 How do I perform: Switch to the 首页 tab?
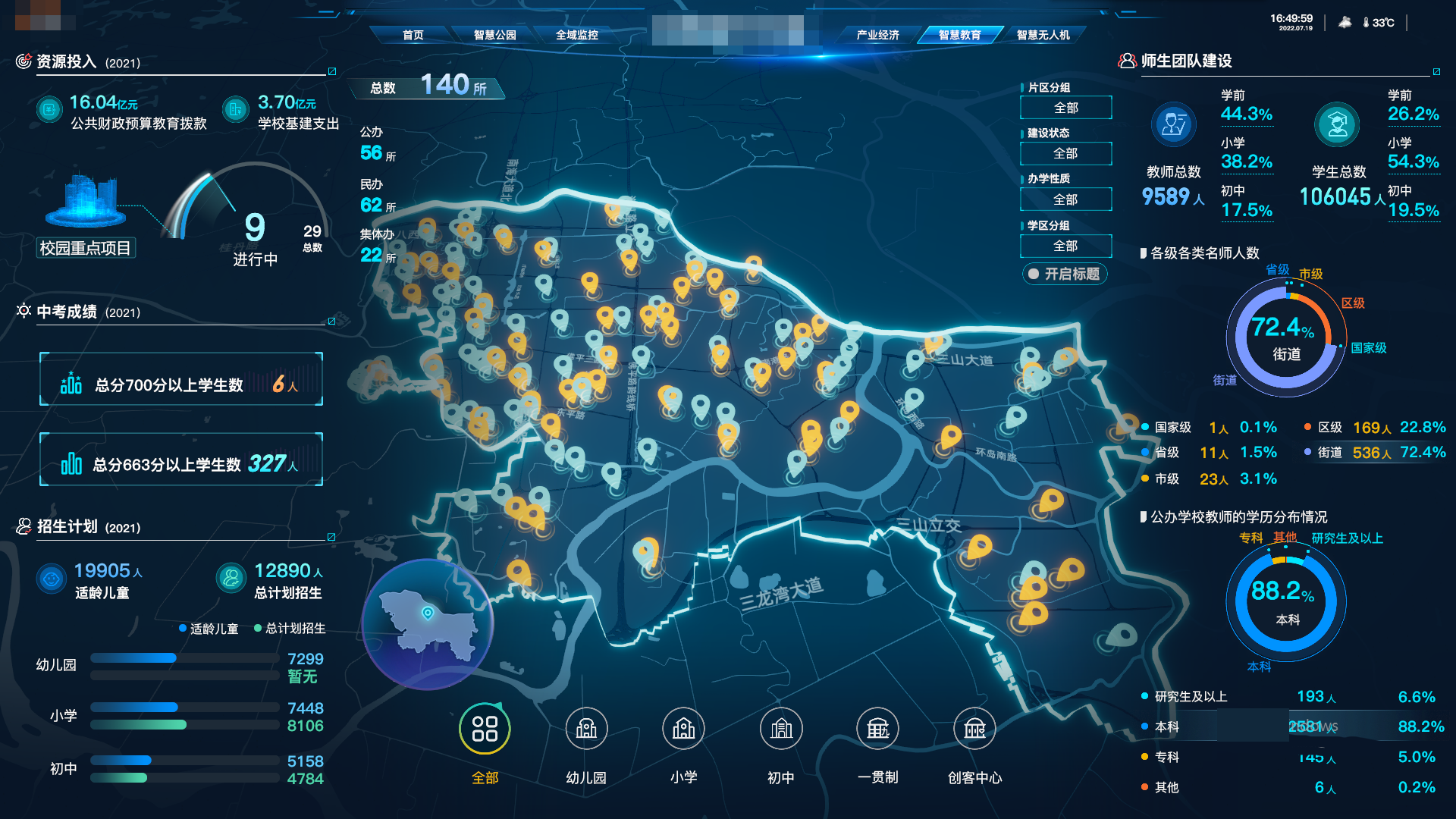click(413, 35)
